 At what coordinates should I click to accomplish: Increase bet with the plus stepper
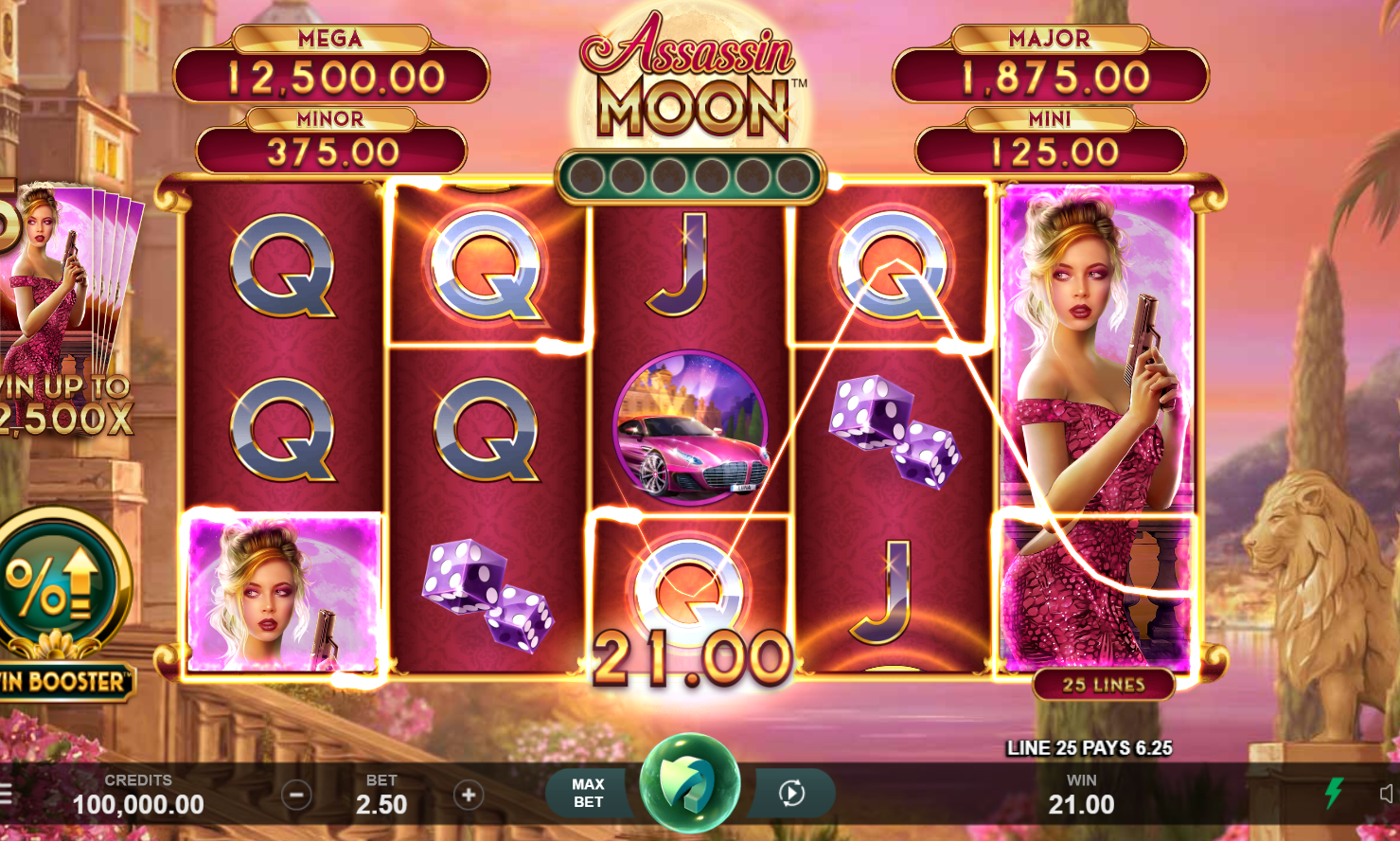click(x=468, y=796)
